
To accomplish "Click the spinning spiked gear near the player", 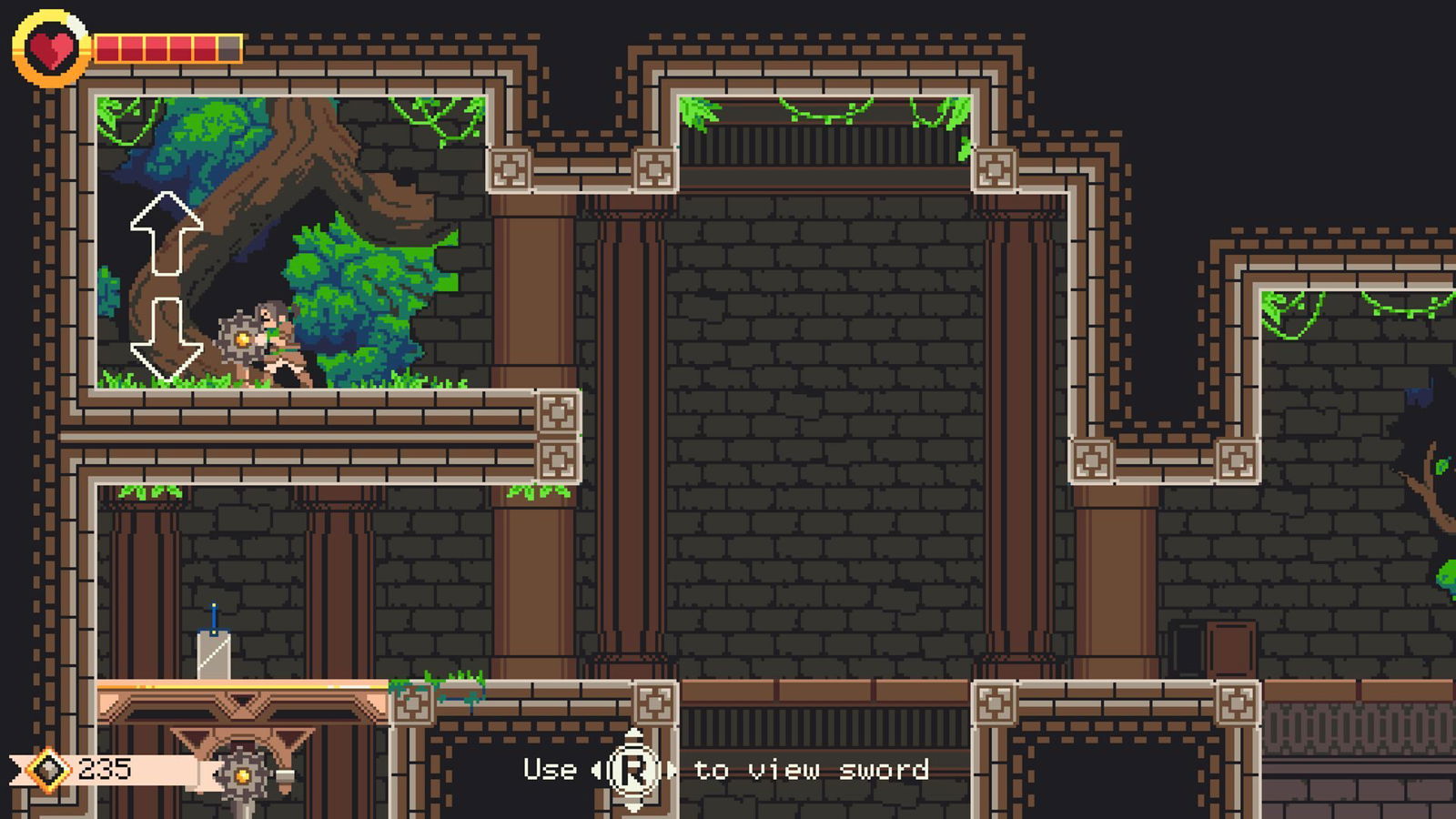I will click(x=240, y=339).
